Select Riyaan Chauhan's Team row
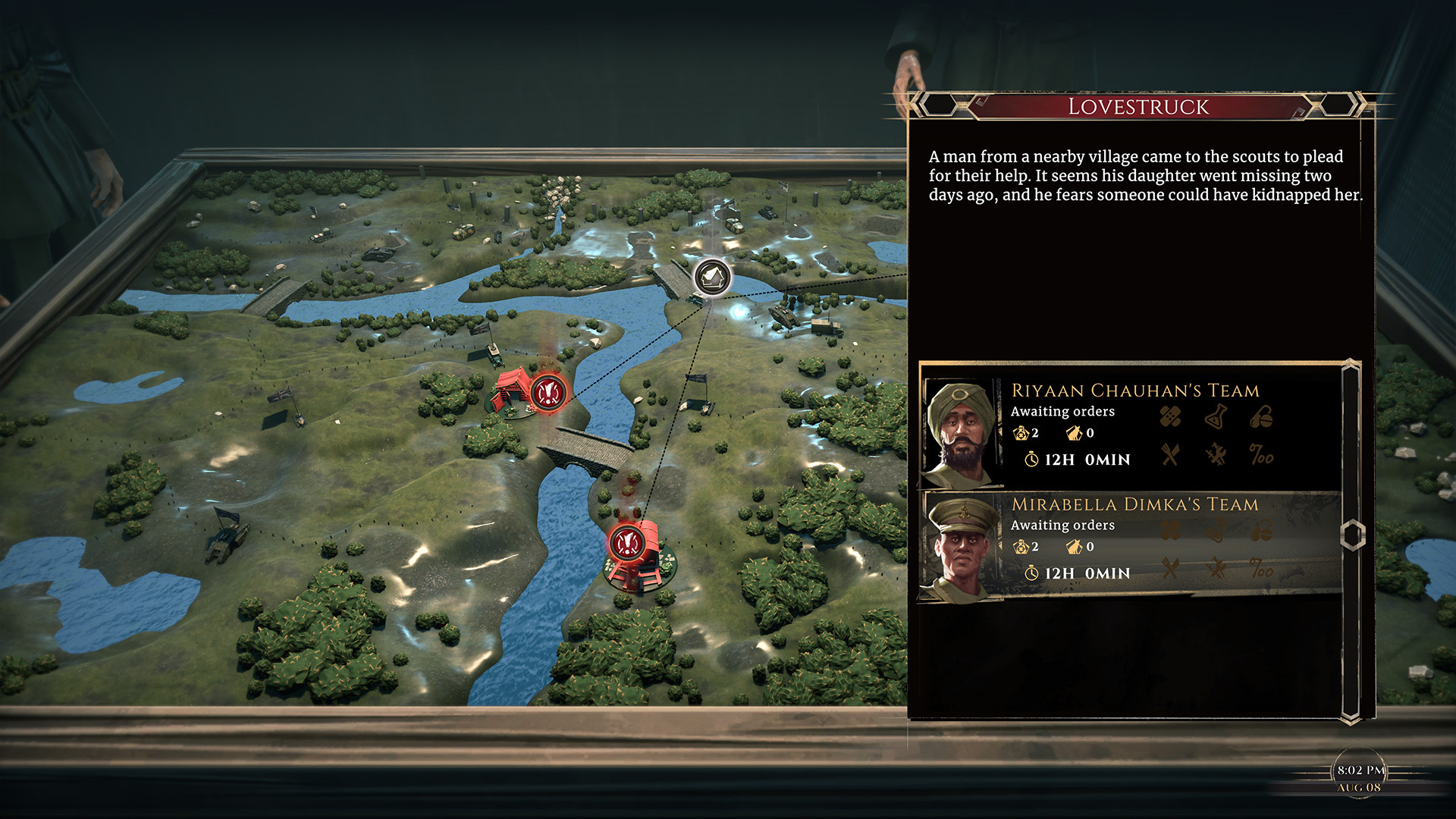The height and width of the screenshot is (819, 1456). click(x=1130, y=426)
